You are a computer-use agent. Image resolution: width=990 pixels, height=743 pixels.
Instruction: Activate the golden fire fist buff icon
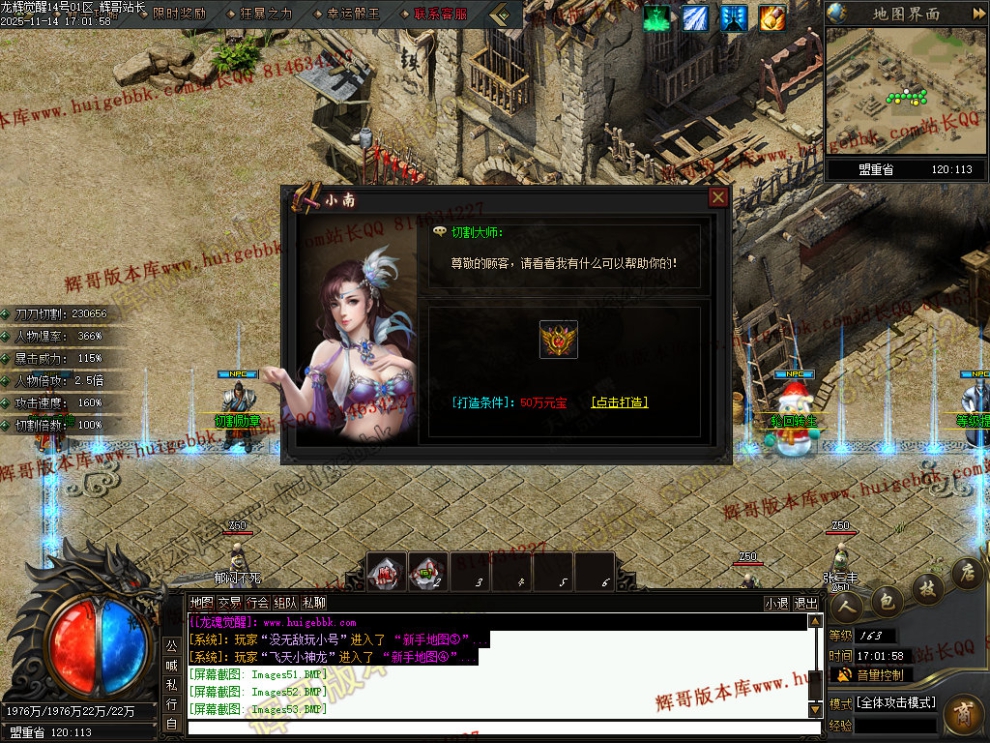(772, 18)
